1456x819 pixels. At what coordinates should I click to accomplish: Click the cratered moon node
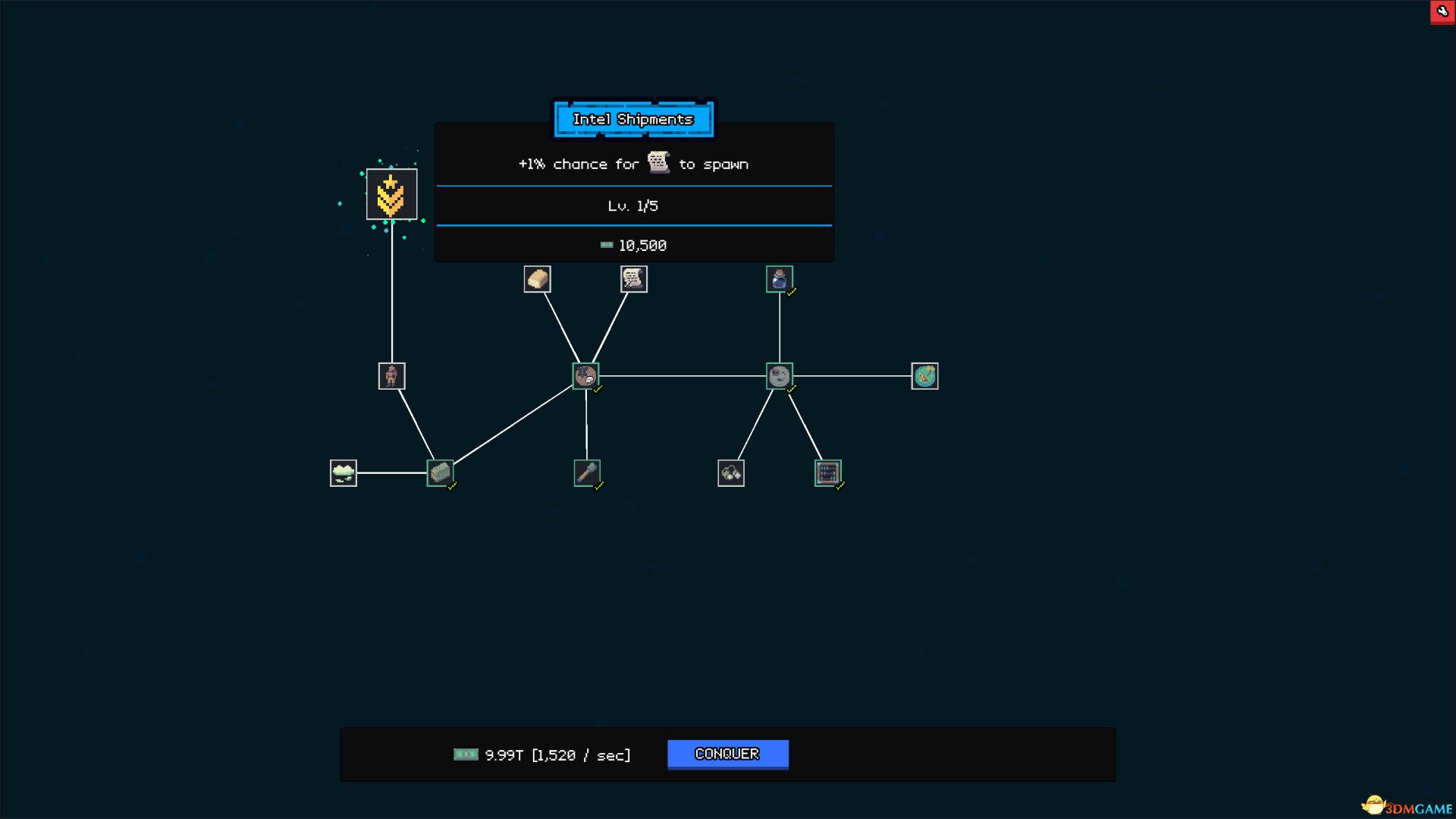coord(780,376)
